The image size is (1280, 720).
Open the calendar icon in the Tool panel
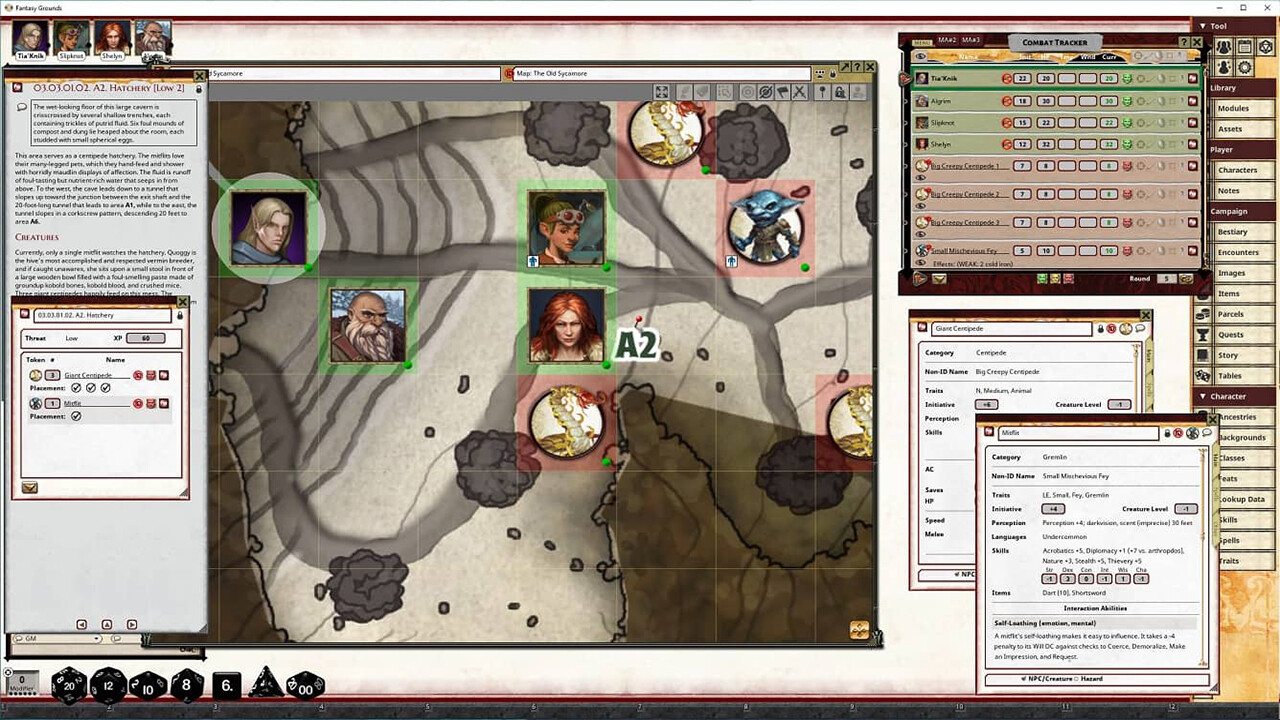1244,47
